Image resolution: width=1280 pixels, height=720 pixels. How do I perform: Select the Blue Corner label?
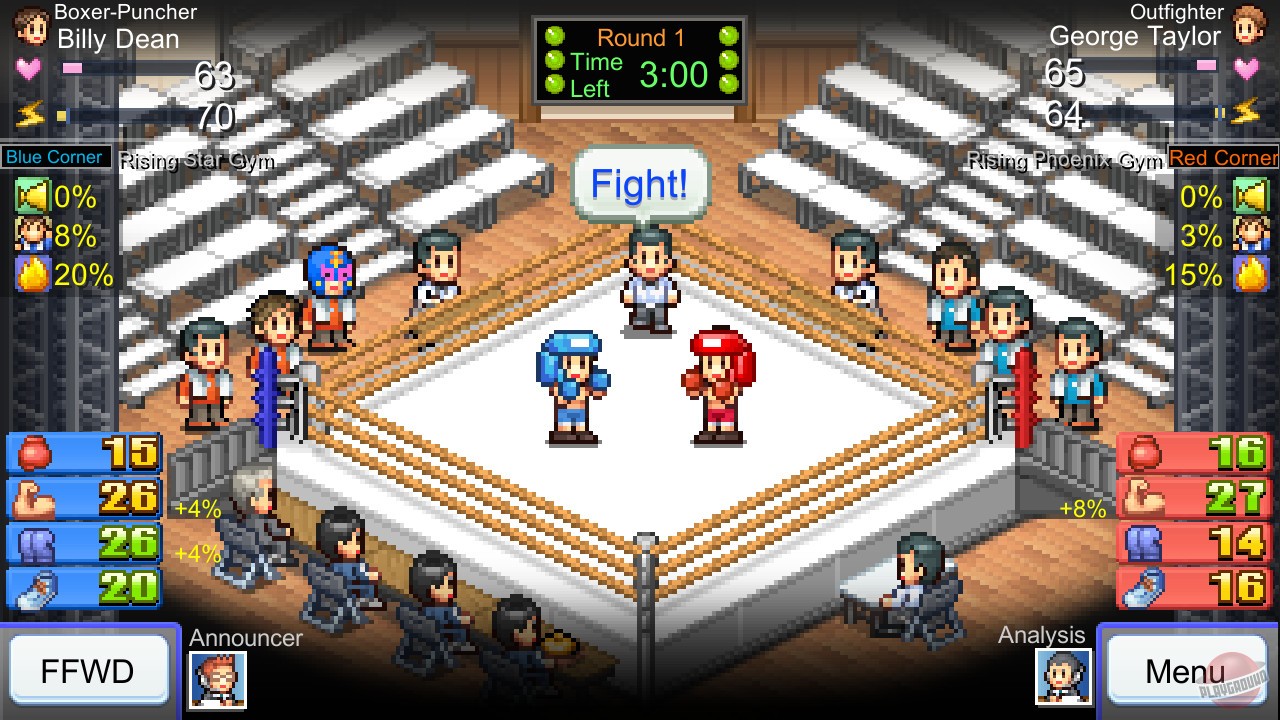tap(55, 157)
